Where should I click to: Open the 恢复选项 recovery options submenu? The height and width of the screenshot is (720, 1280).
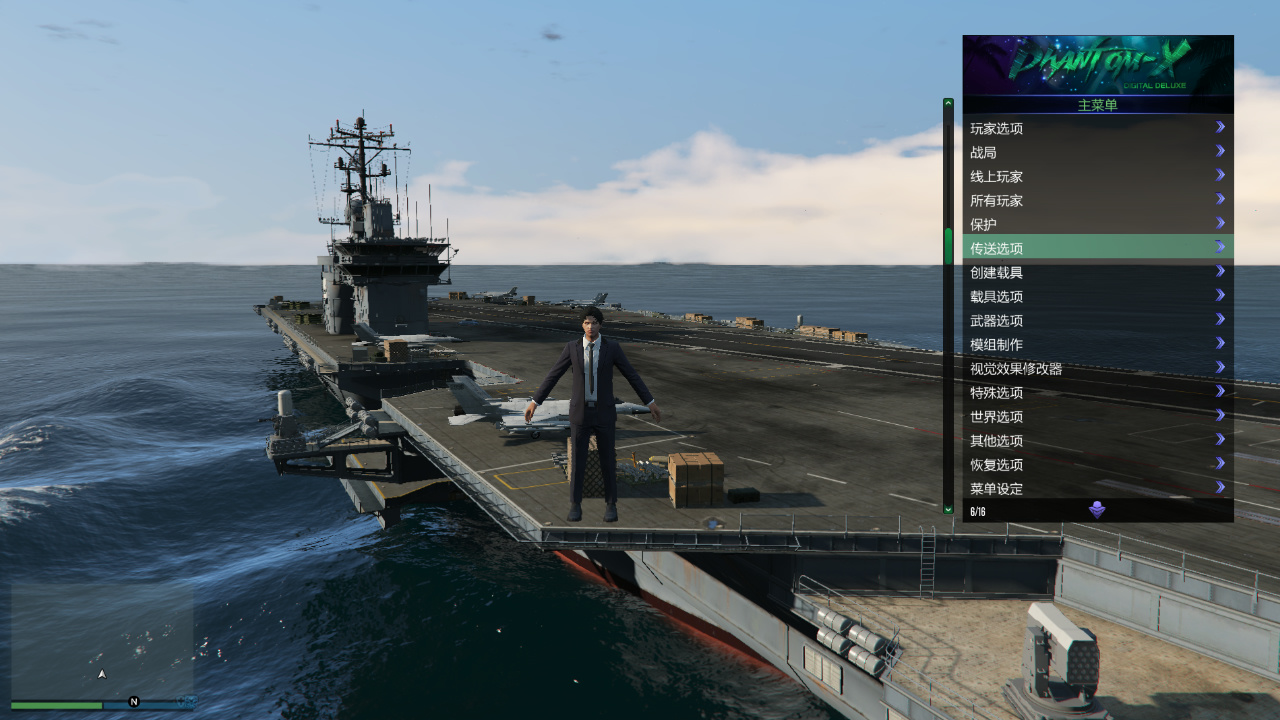tap(1097, 464)
